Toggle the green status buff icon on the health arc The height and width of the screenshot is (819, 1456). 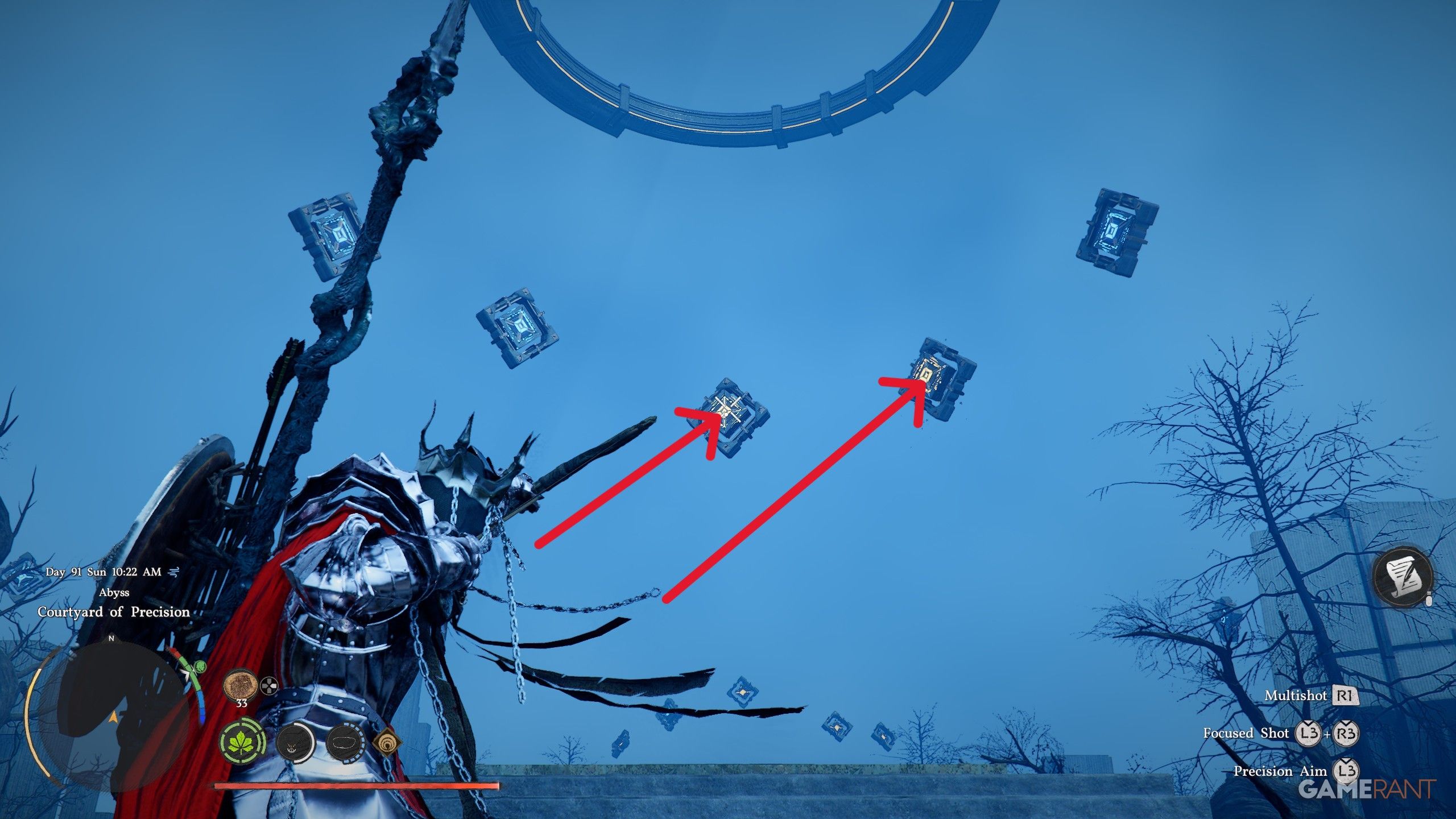[x=200, y=667]
